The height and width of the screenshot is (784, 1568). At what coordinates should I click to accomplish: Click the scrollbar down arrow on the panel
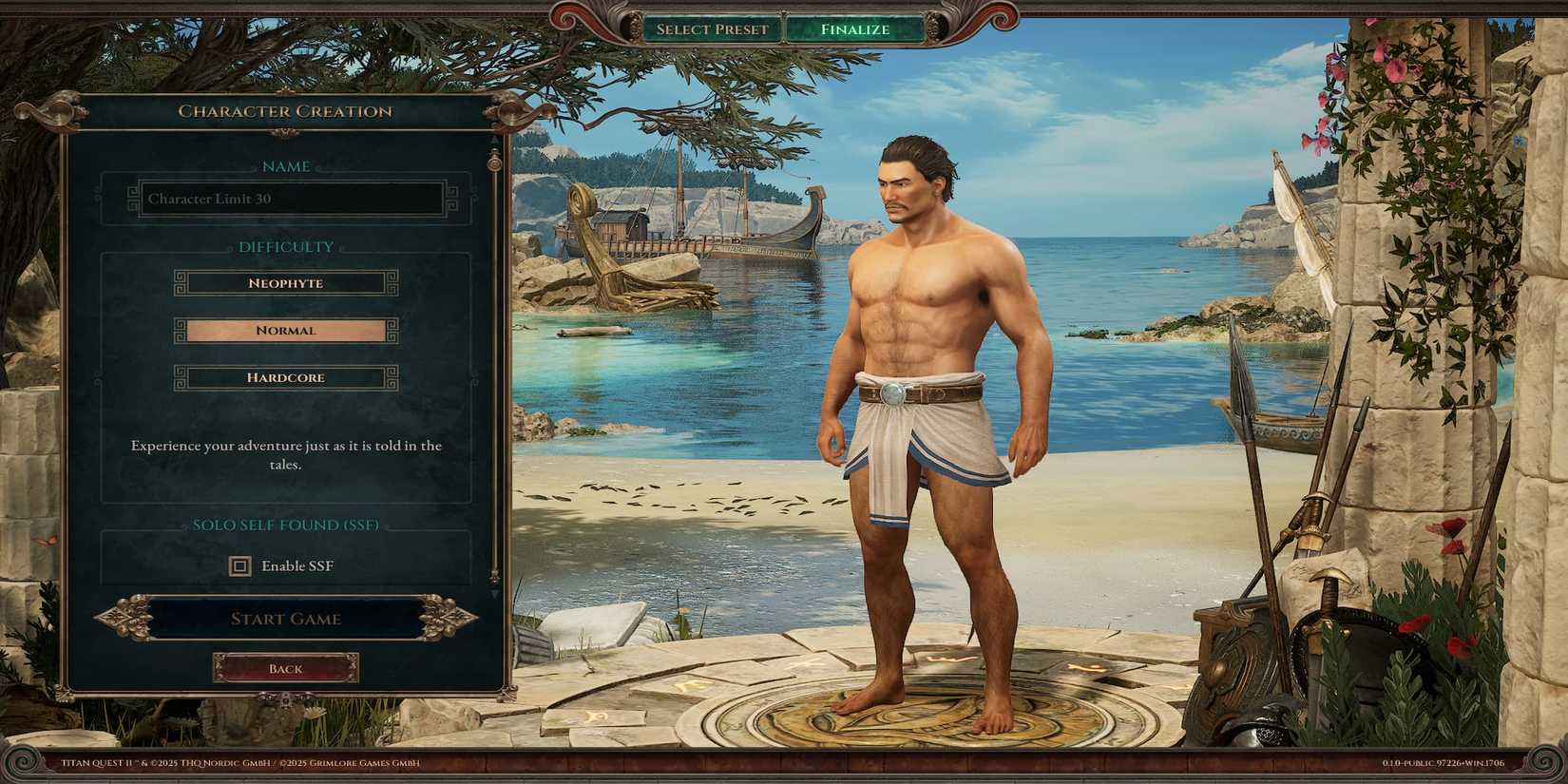tap(493, 594)
